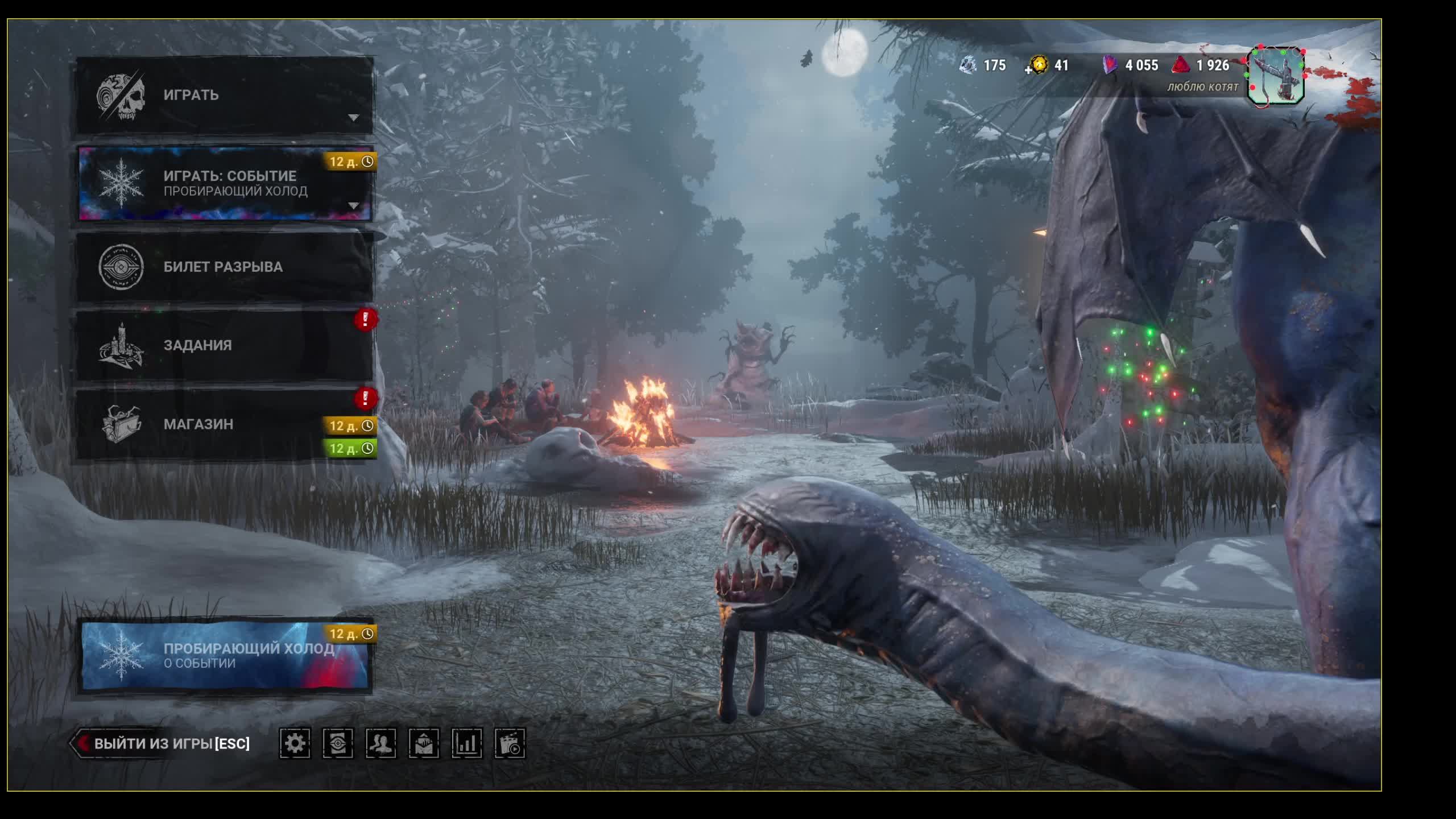Image resolution: width=1456 pixels, height=819 pixels.
Task: Open the eye card icon button
Action: click(338, 743)
